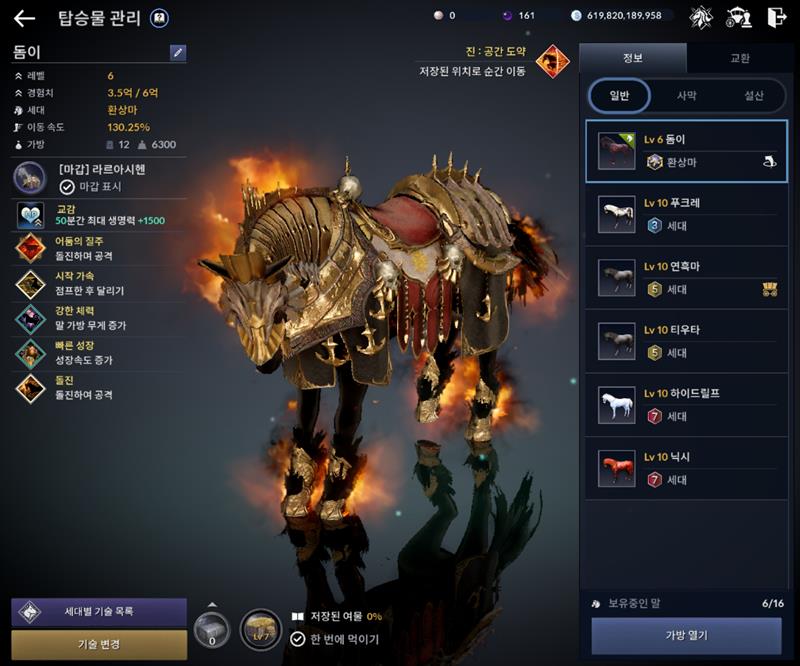The width and height of the screenshot is (800, 666).
Task: Toggle the 마갑 표시 checkbox
Action: 67,186
